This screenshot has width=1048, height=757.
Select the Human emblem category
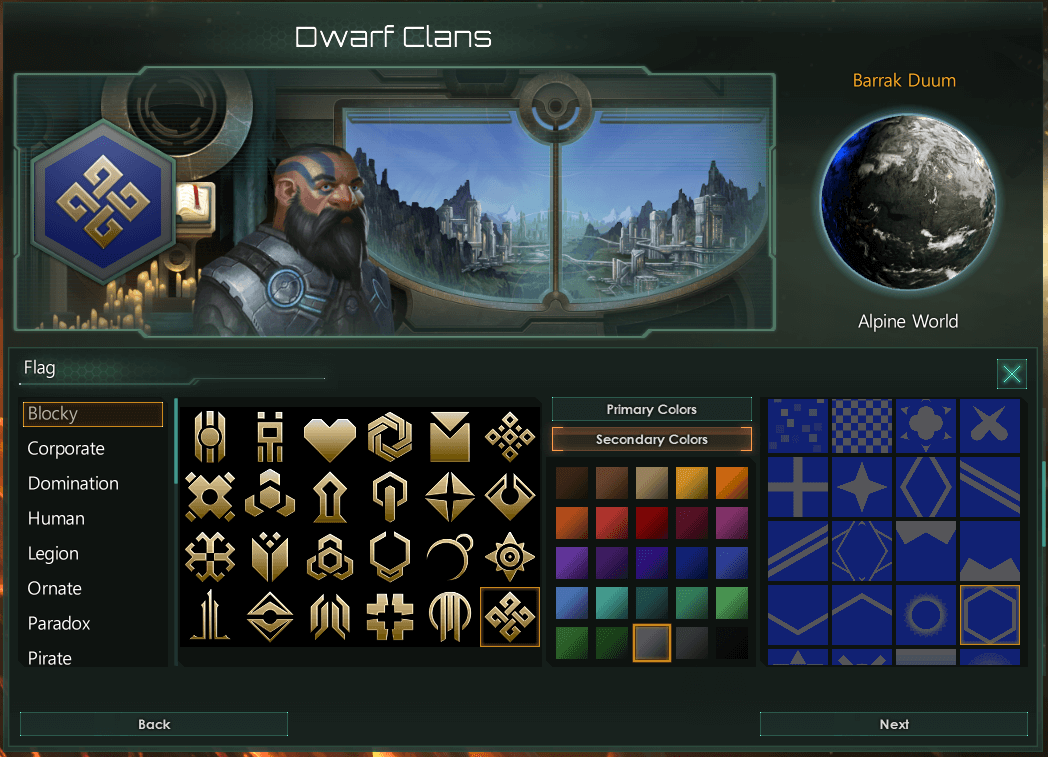click(56, 519)
